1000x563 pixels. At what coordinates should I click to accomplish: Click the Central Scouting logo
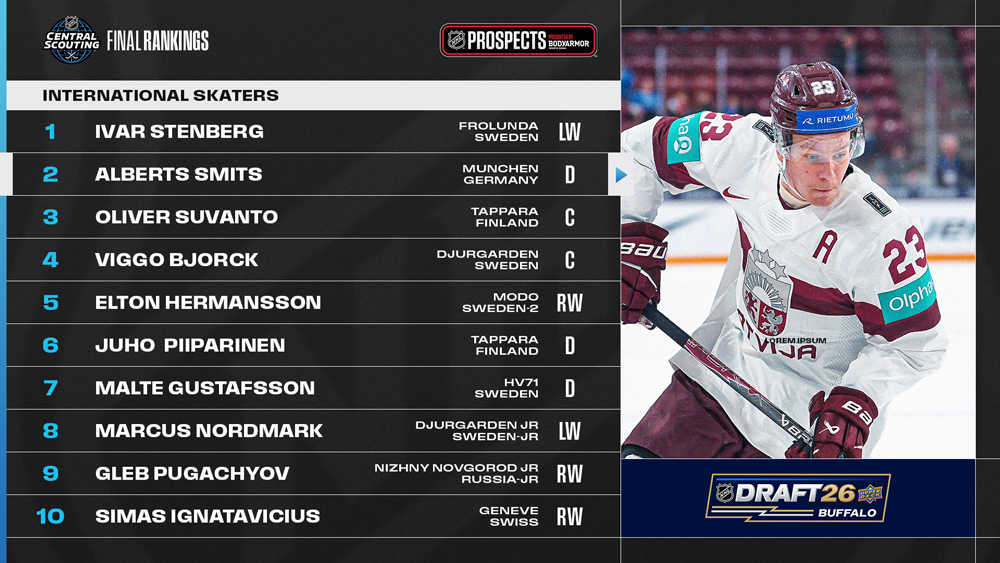pos(72,41)
